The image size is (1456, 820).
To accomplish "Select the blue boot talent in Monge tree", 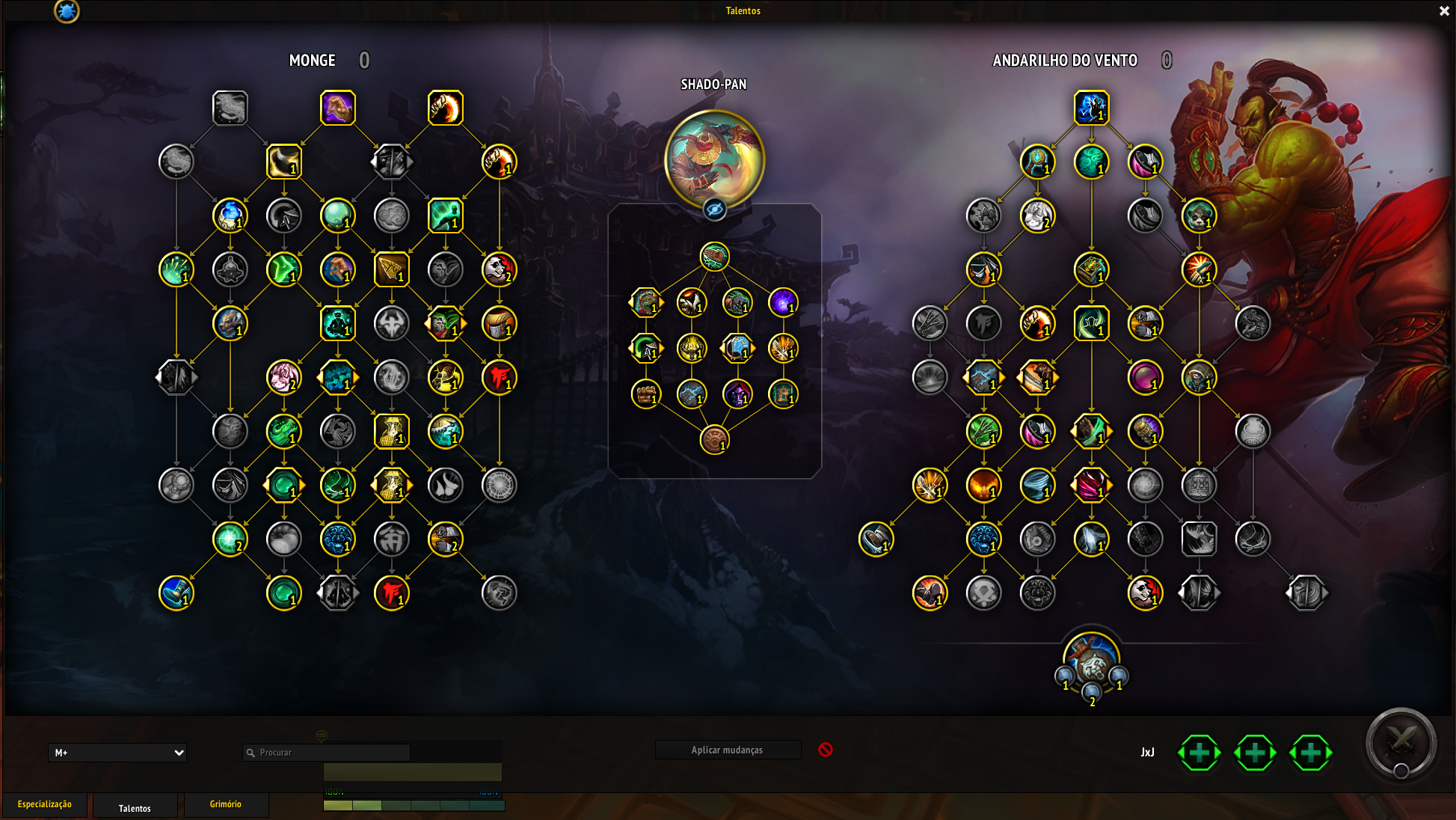I will click(x=176, y=593).
